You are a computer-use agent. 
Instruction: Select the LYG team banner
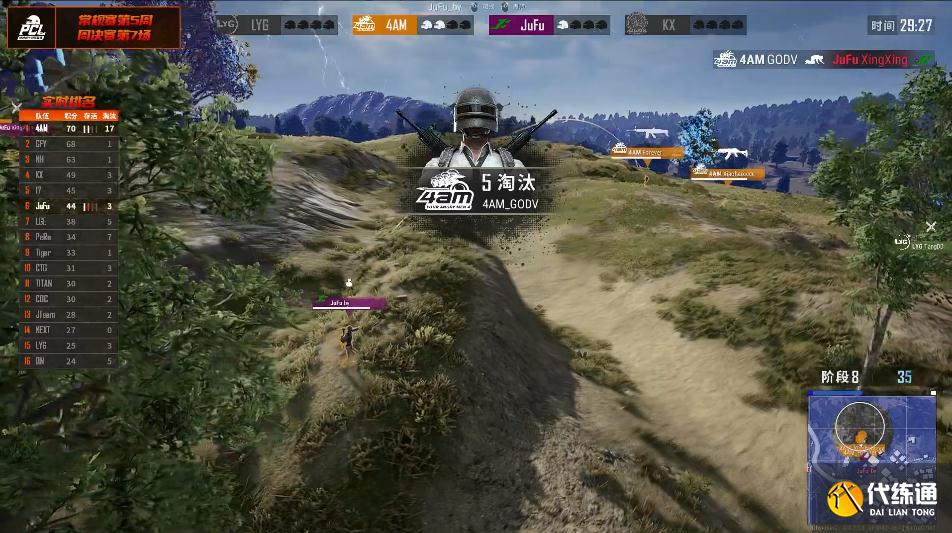coord(278,25)
